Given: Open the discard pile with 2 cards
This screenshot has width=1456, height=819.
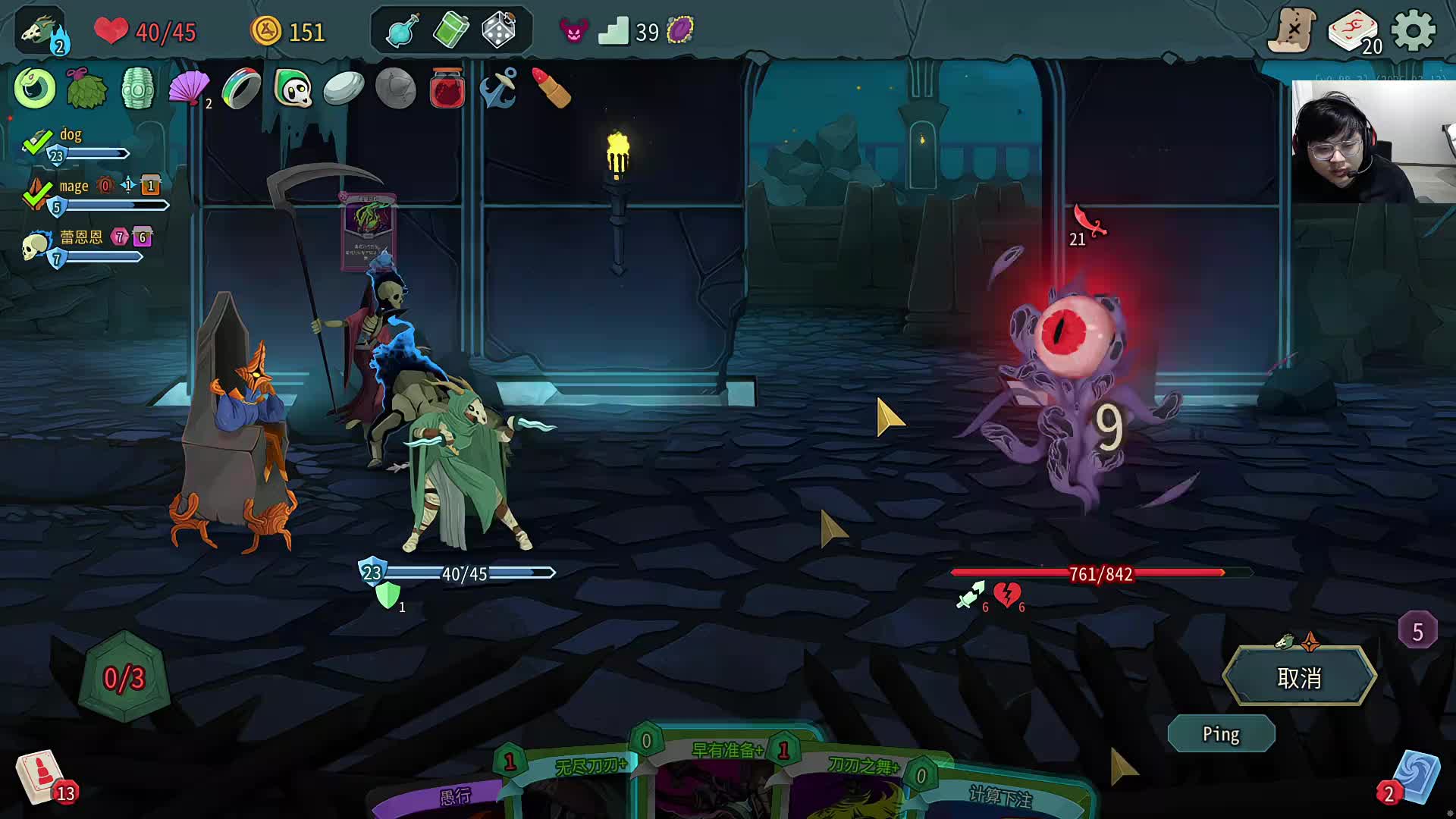Looking at the screenshot, I should coord(1413,778).
